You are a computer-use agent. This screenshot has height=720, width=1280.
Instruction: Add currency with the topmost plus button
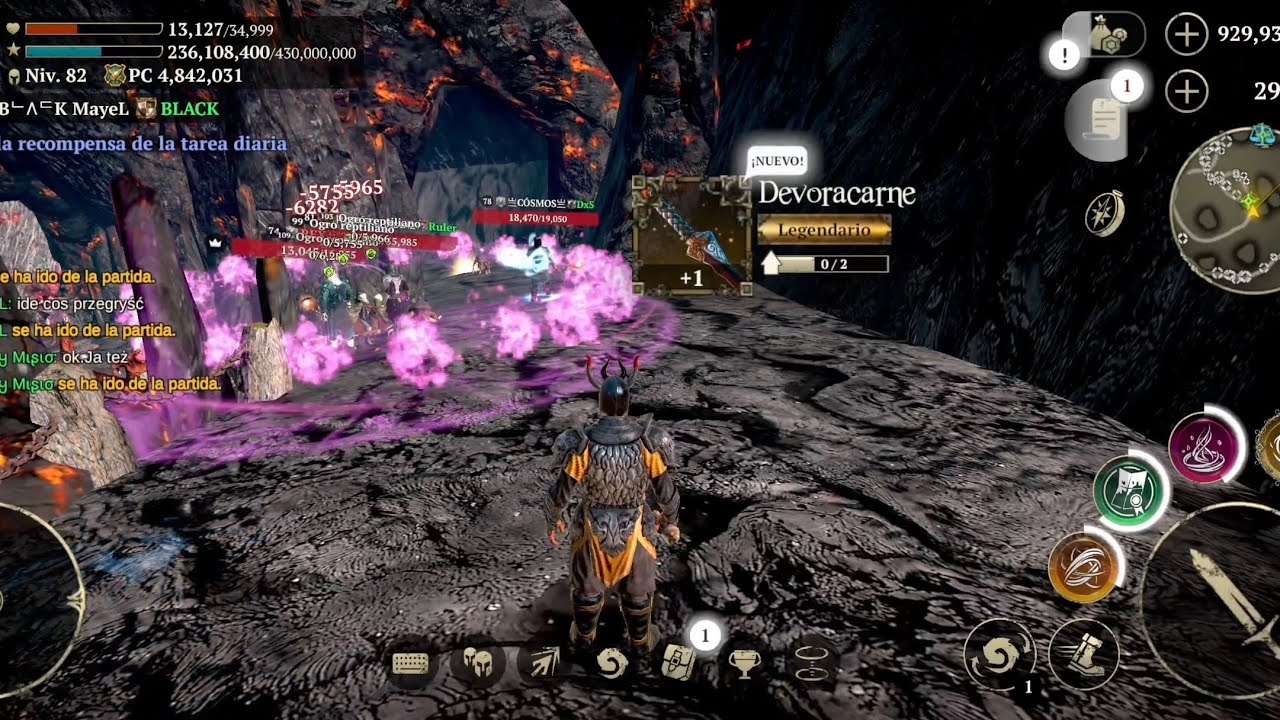pos(1186,35)
